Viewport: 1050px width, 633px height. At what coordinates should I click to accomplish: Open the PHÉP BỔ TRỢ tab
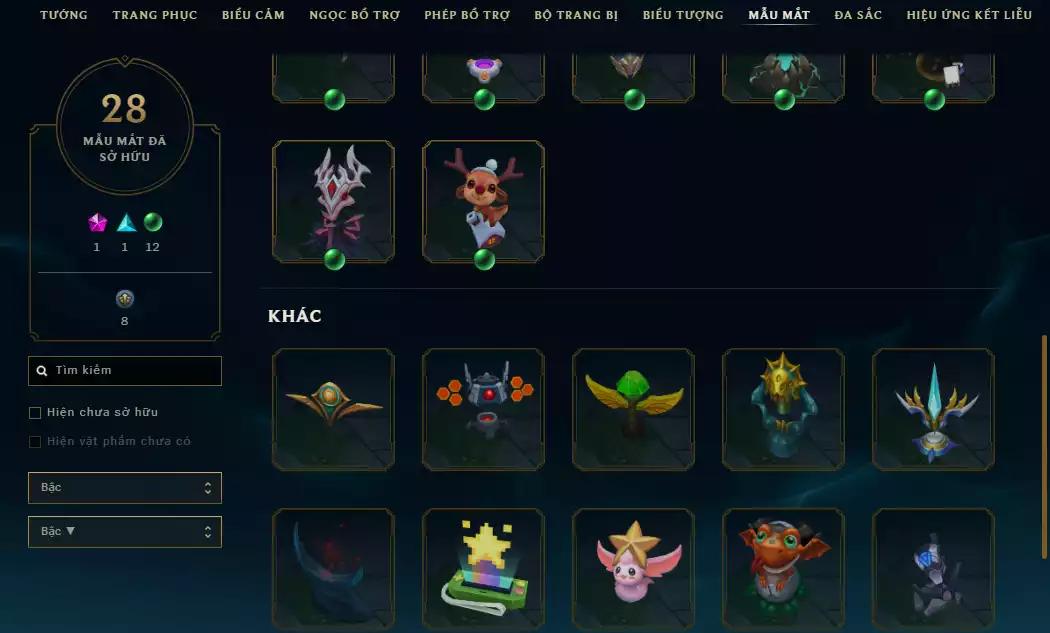[x=467, y=15]
